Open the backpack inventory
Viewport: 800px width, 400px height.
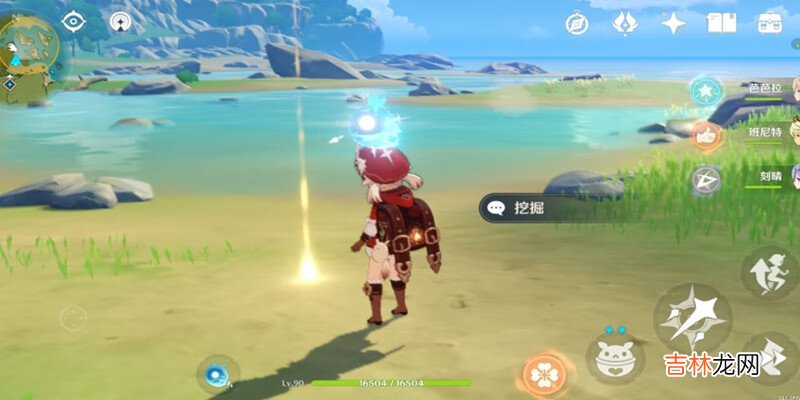point(770,22)
